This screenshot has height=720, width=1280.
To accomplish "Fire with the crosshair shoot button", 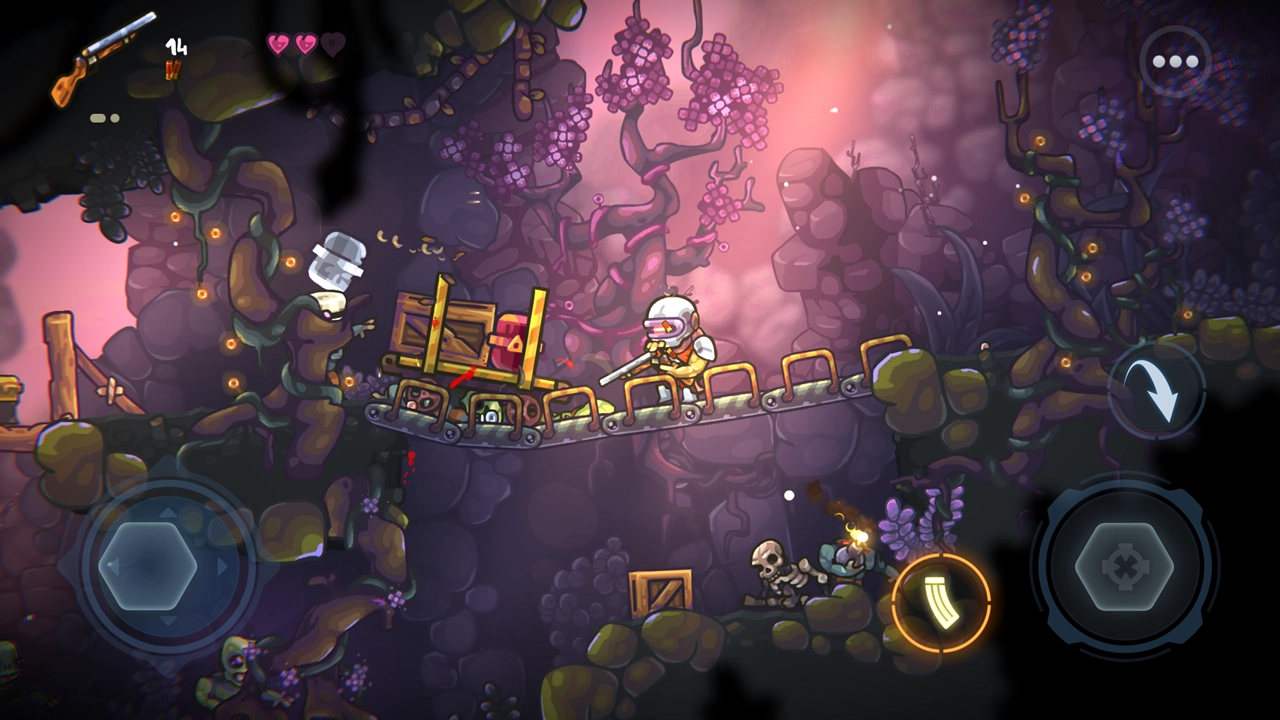I will click(x=1124, y=567).
